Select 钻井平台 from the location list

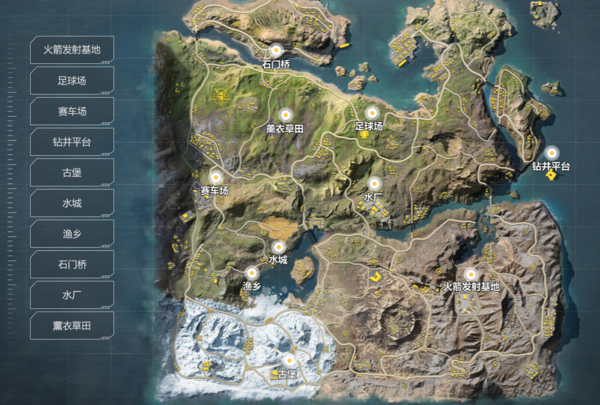point(72,142)
